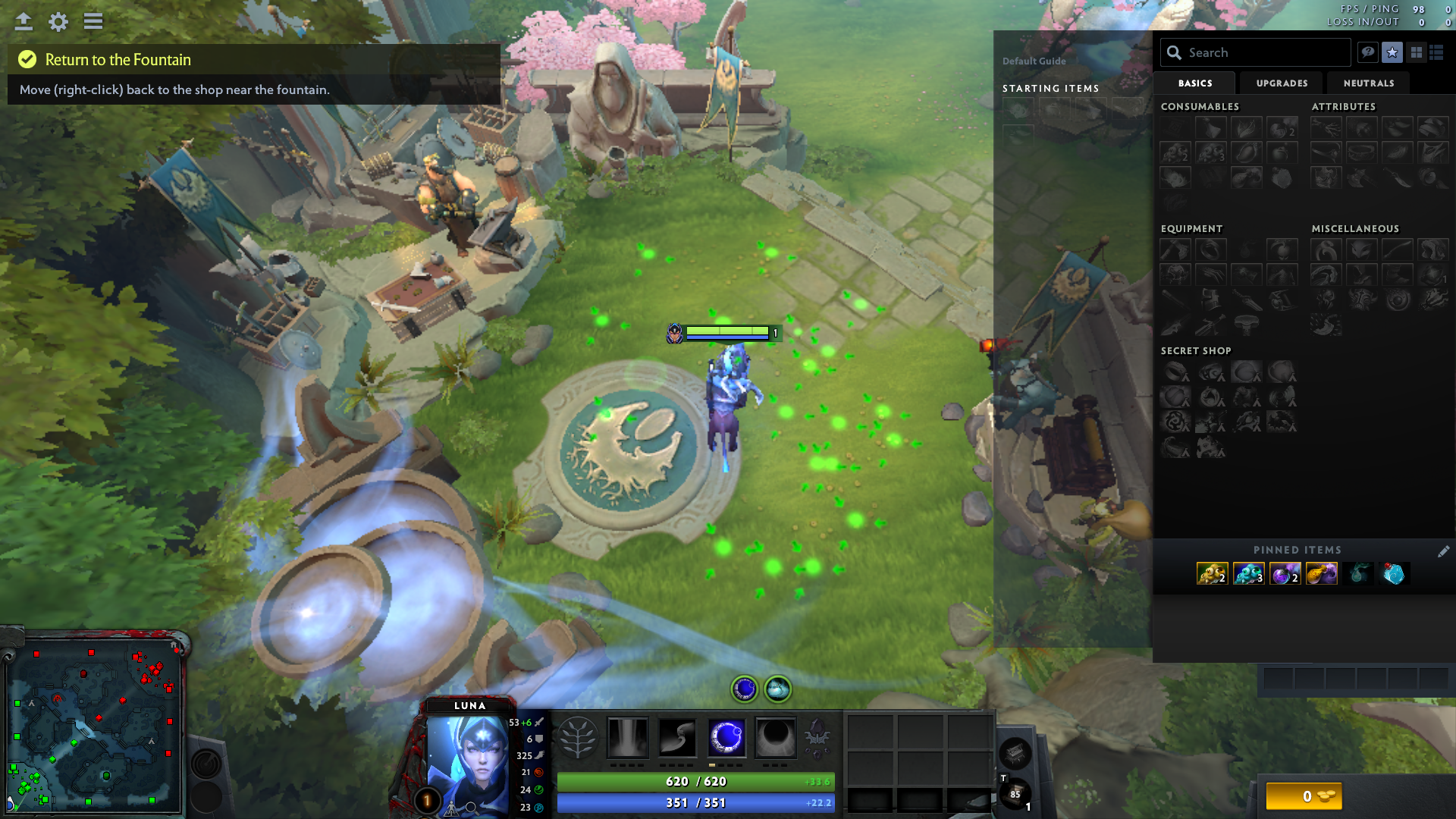Open the talent tree icon
The image size is (1456, 819).
[x=577, y=737]
